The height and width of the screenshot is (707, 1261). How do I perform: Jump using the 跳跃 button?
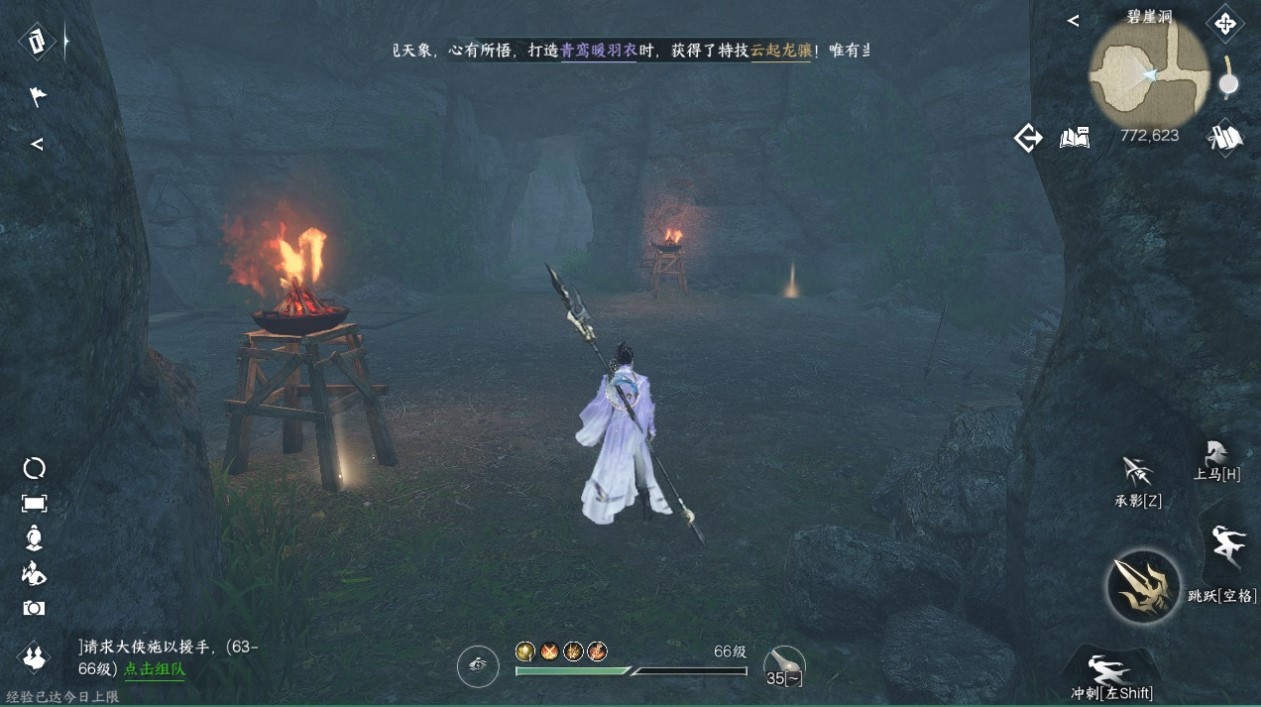[x=1228, y=548]
